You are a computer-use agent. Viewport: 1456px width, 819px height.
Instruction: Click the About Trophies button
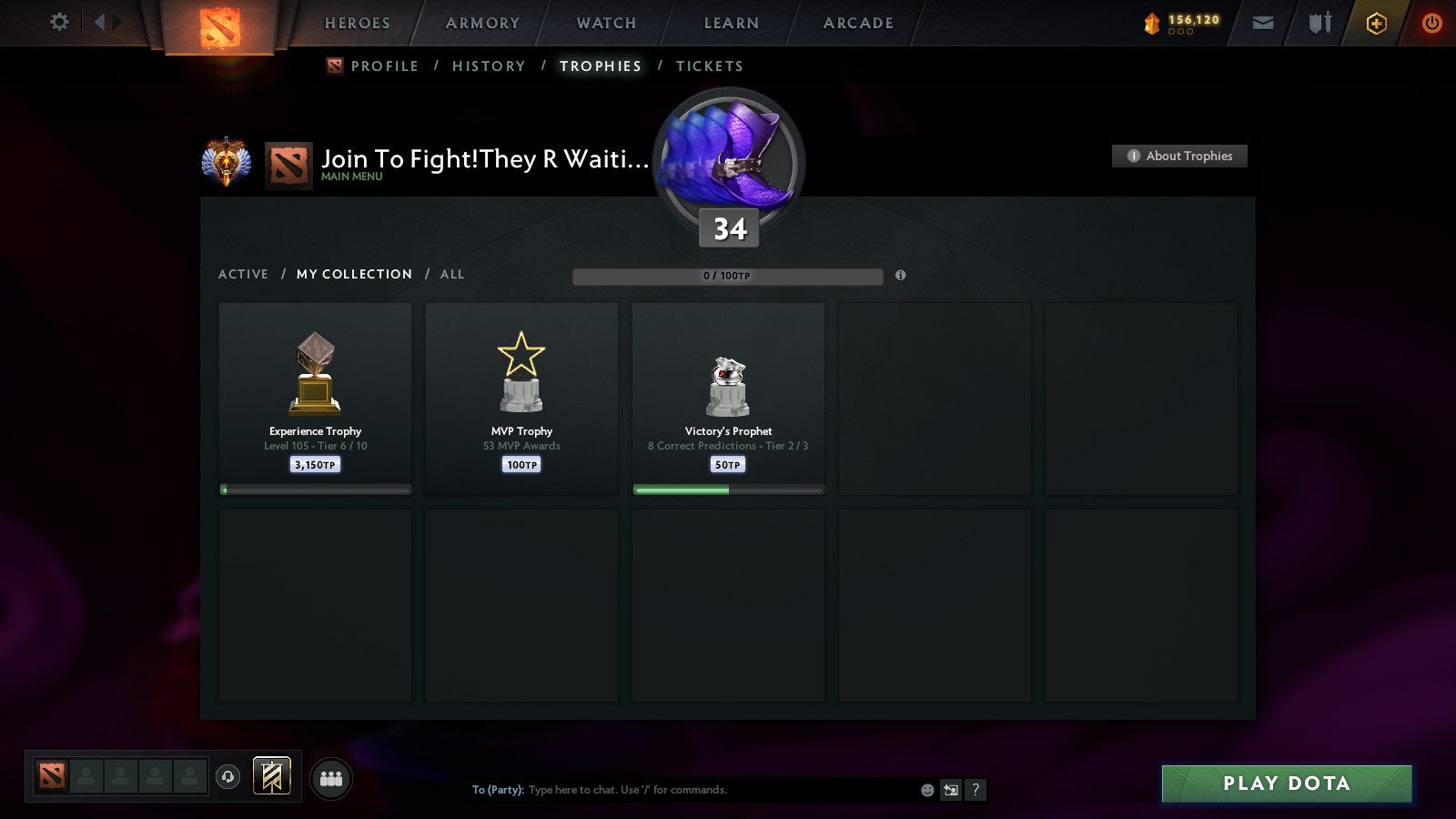point(1179,156)
